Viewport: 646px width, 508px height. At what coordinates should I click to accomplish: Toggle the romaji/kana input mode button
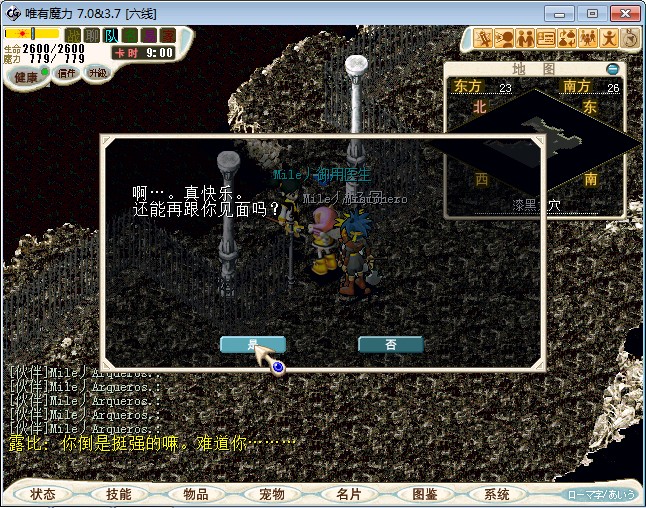(x=601, y=494)
